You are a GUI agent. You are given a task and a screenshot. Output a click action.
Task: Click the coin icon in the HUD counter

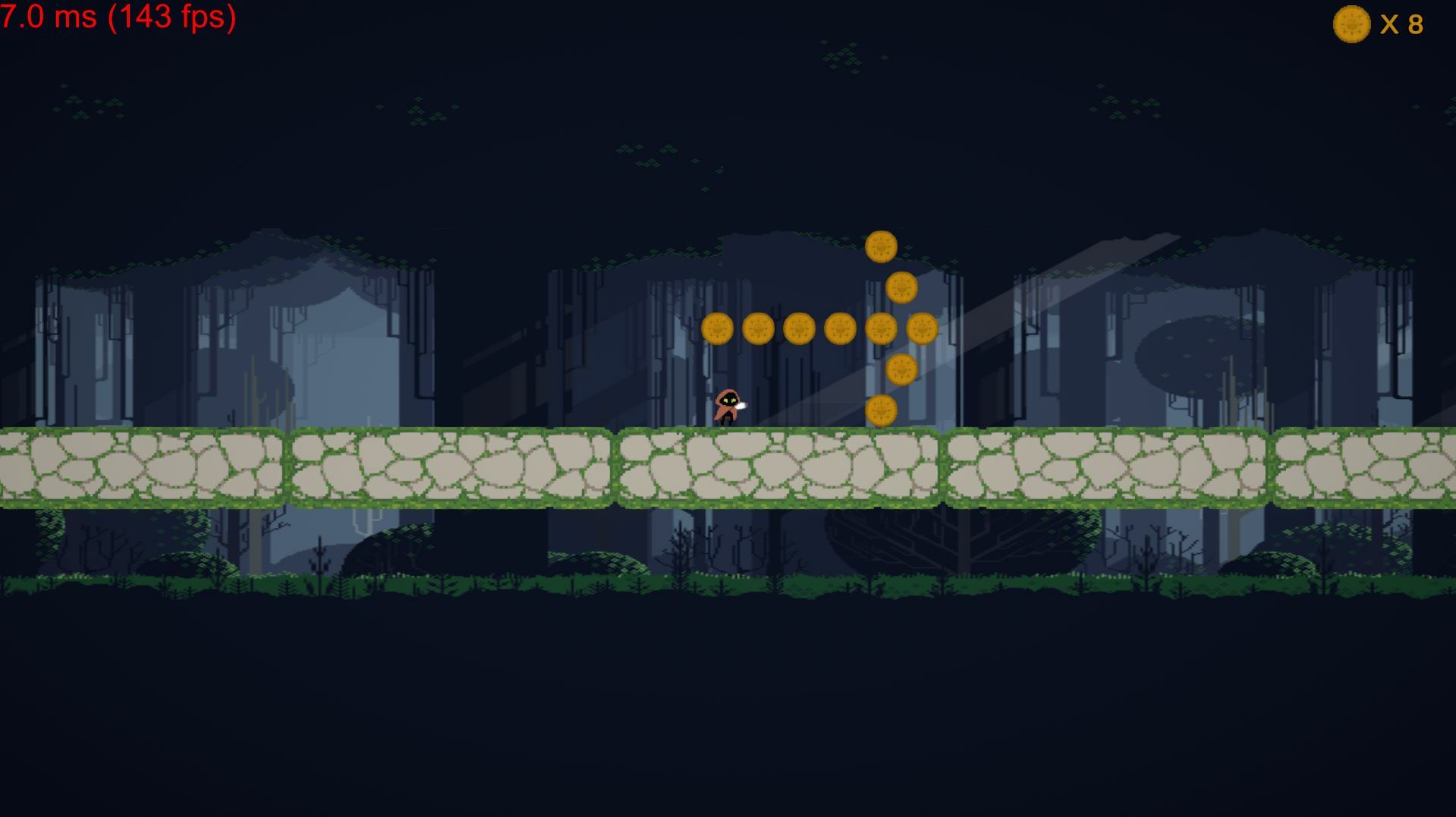pos(1351,25)
